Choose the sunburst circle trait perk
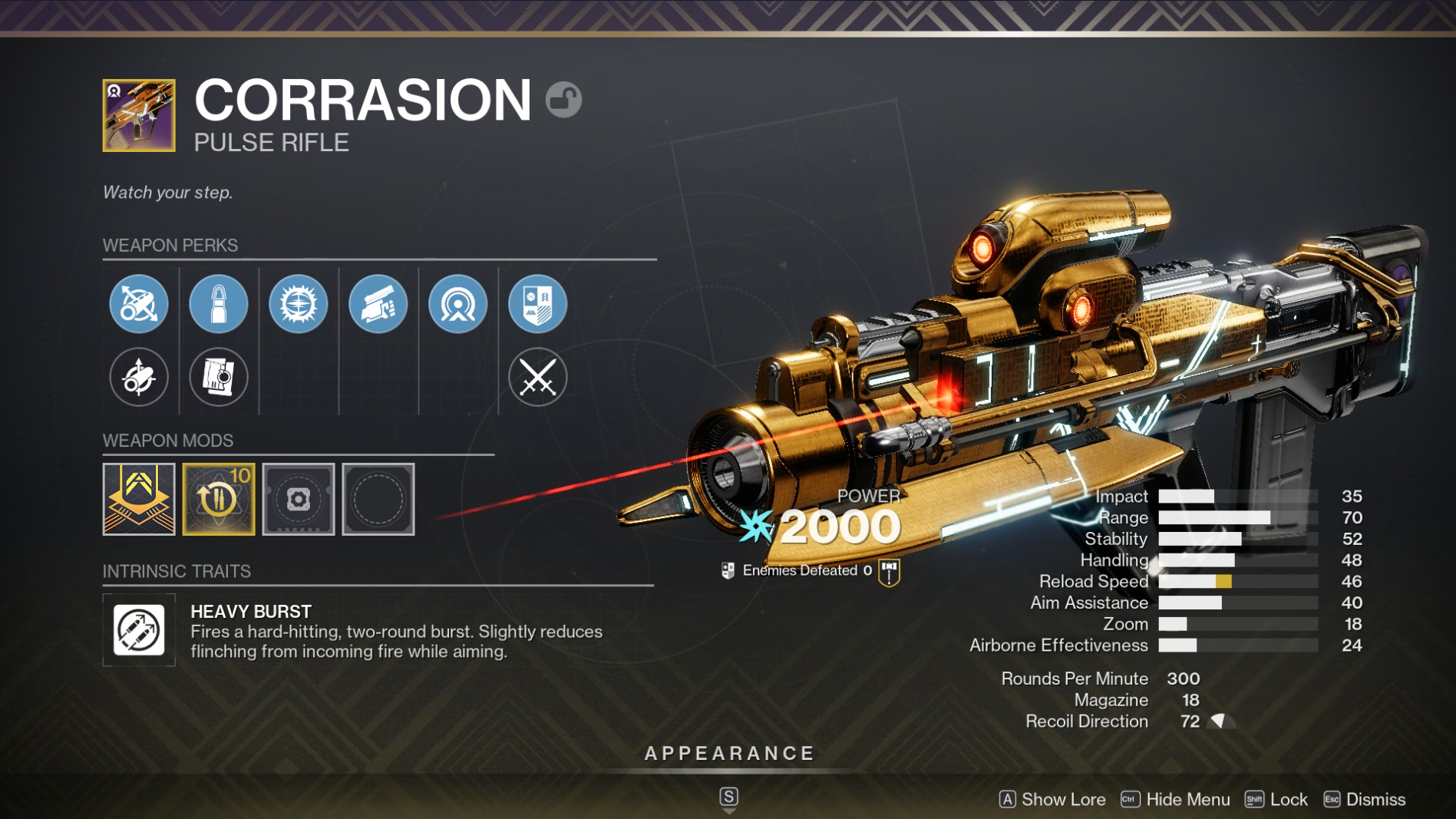This screenshot has width=1456, height=819. tap(299, 304)
